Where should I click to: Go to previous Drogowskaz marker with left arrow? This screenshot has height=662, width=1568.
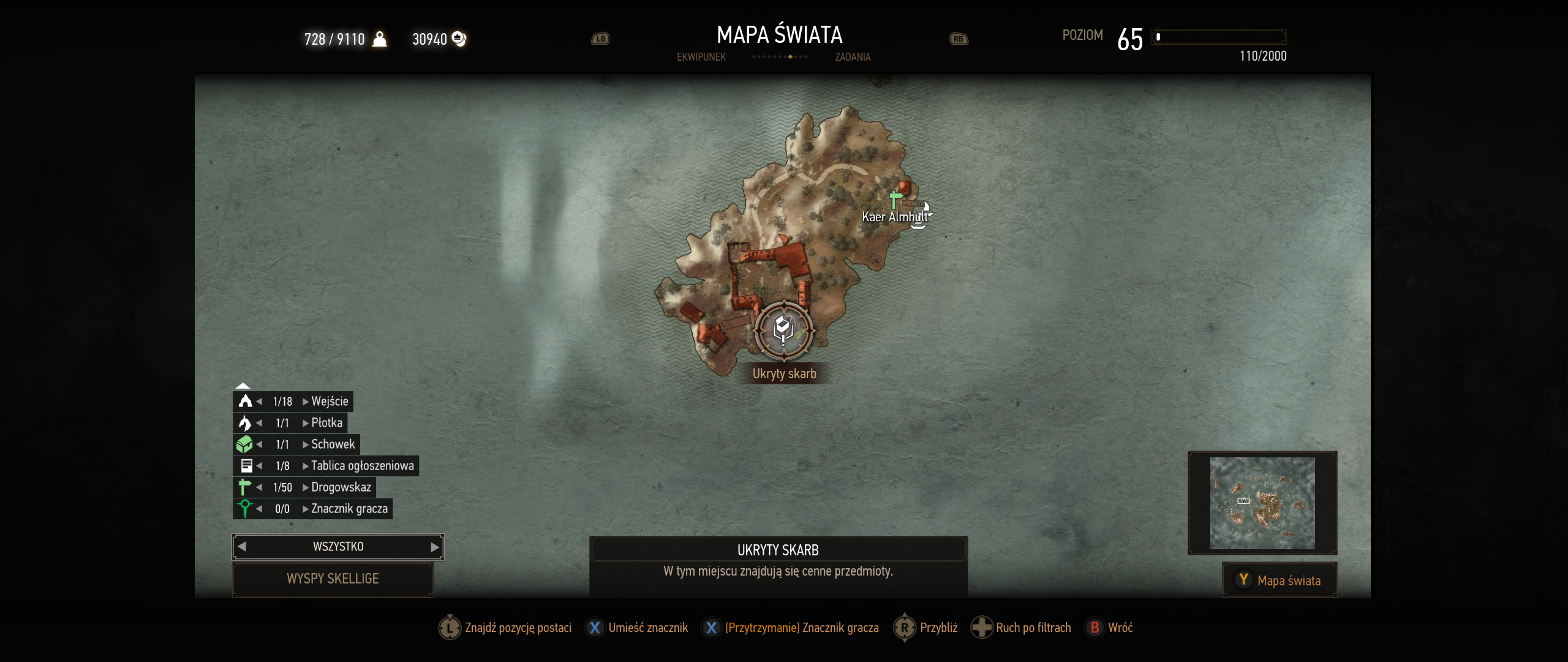coord(260,487)
